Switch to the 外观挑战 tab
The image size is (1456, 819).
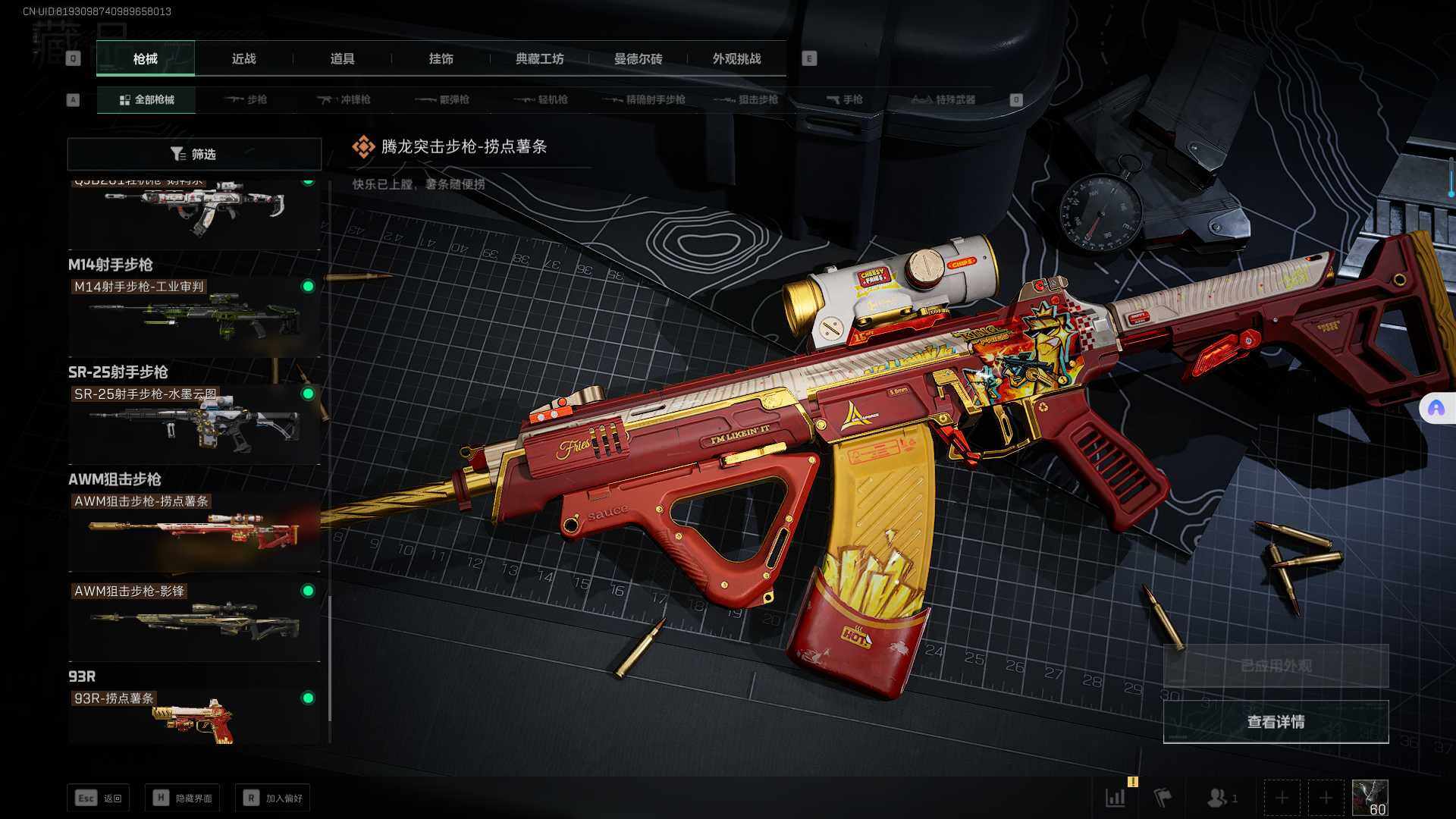736,58
